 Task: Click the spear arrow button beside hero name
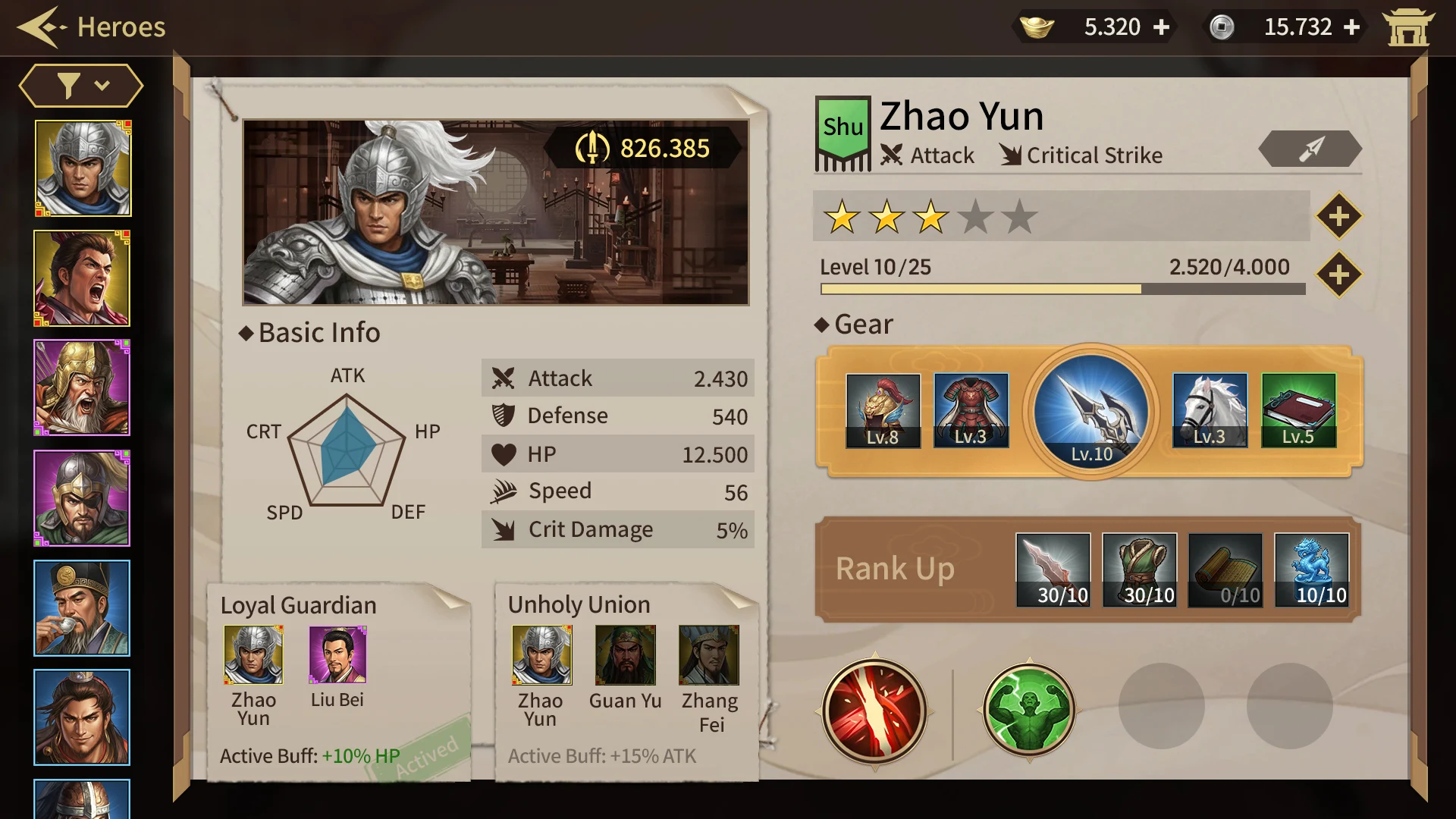pos(1310,149)
